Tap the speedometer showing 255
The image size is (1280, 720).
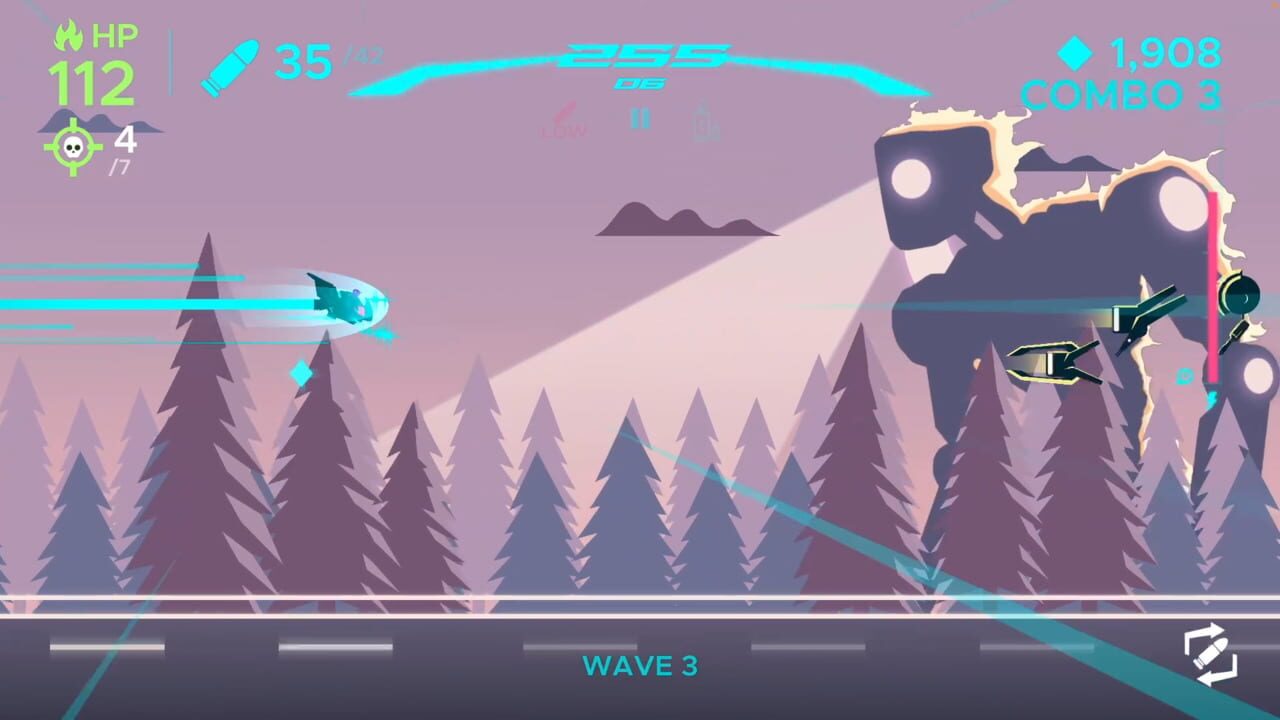point(638,55)
